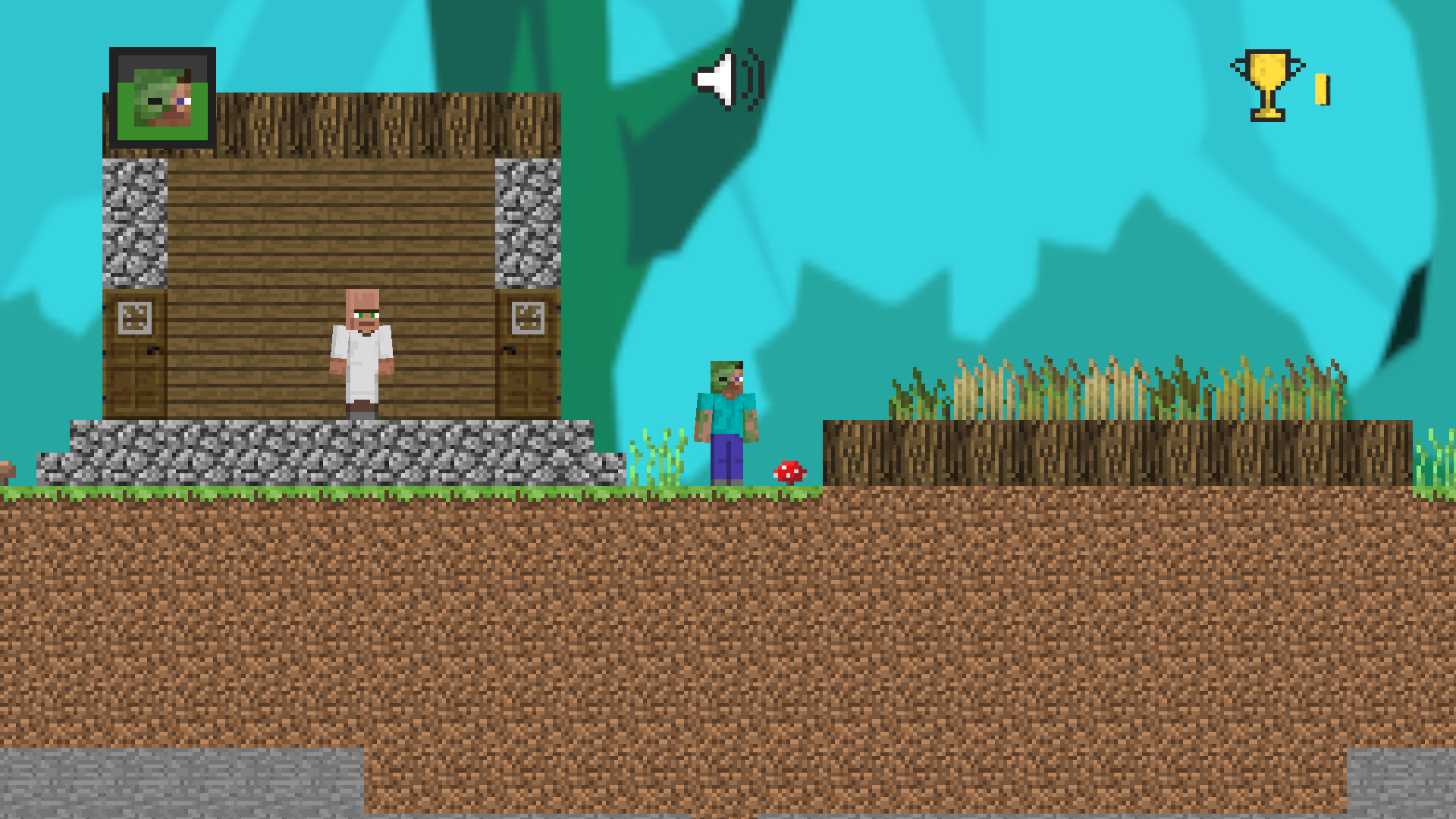Viewport: 1456px width, 819px height.
Task: Toggle the left wooden door open
Action: (x=135, y=356)
